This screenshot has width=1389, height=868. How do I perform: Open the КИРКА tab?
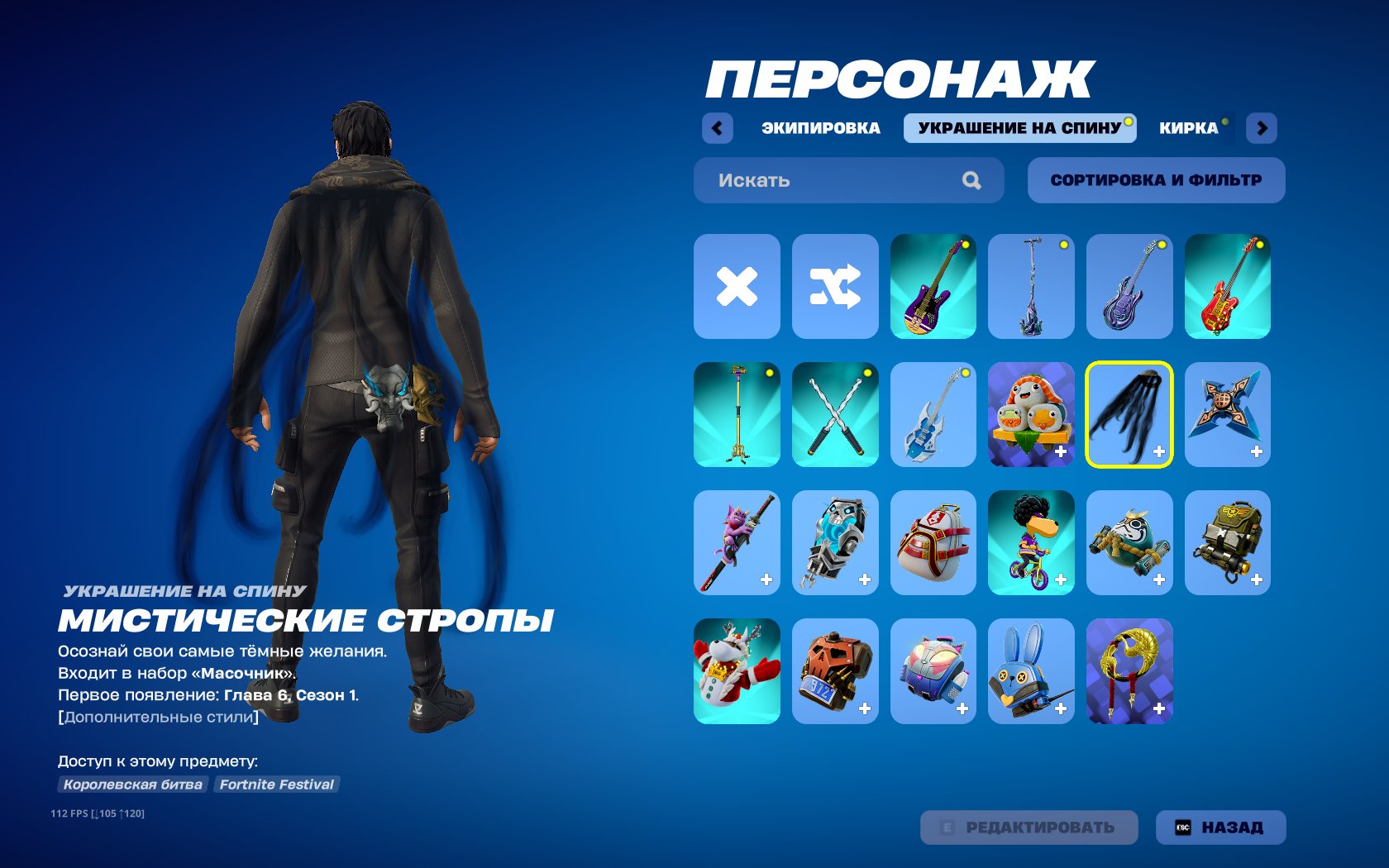1189,127
